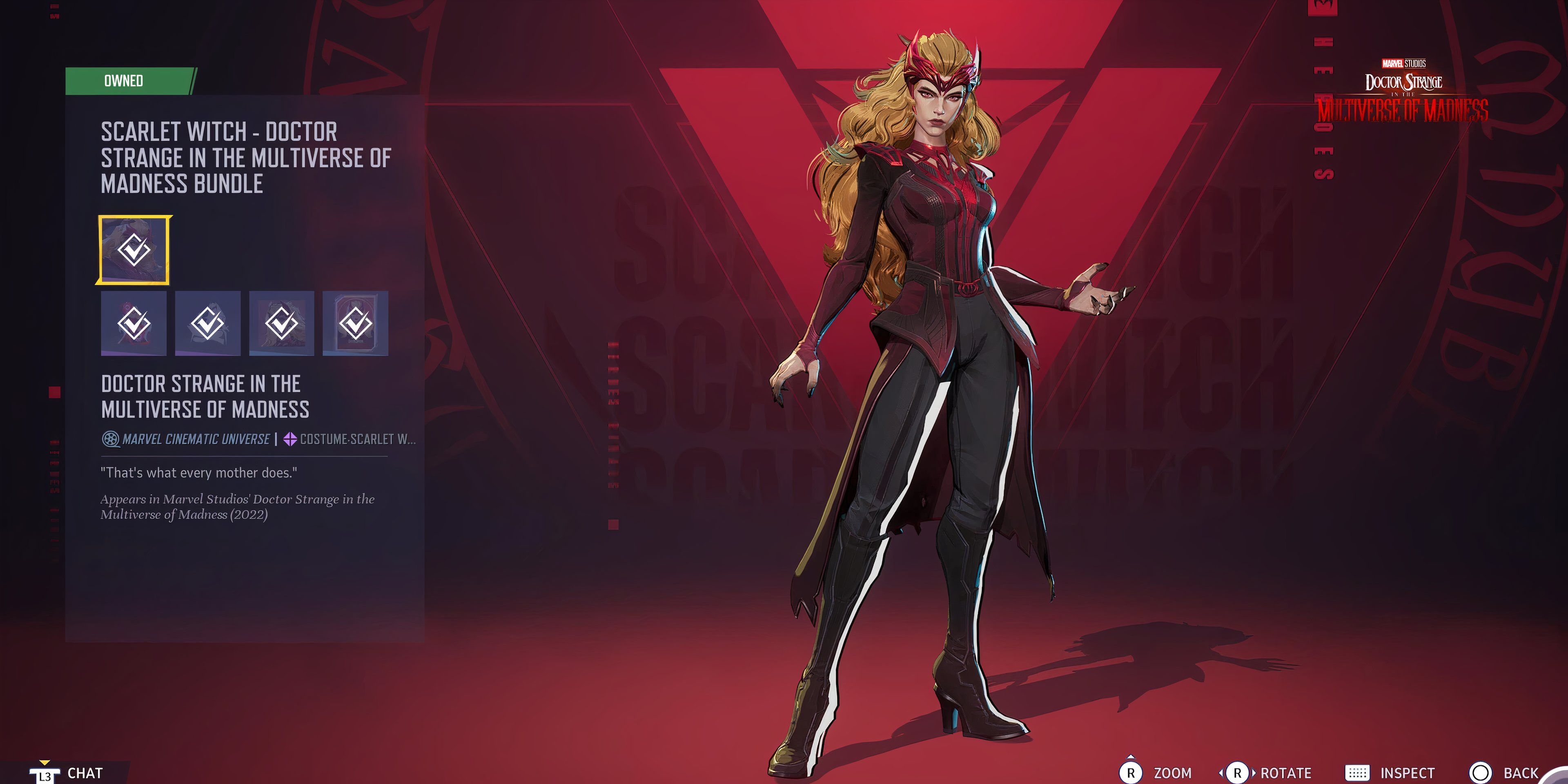The width and height of the screenshot is (1568, 784).
Task: Select the second small item thumbnail
Action: click(x=207, y=323)
